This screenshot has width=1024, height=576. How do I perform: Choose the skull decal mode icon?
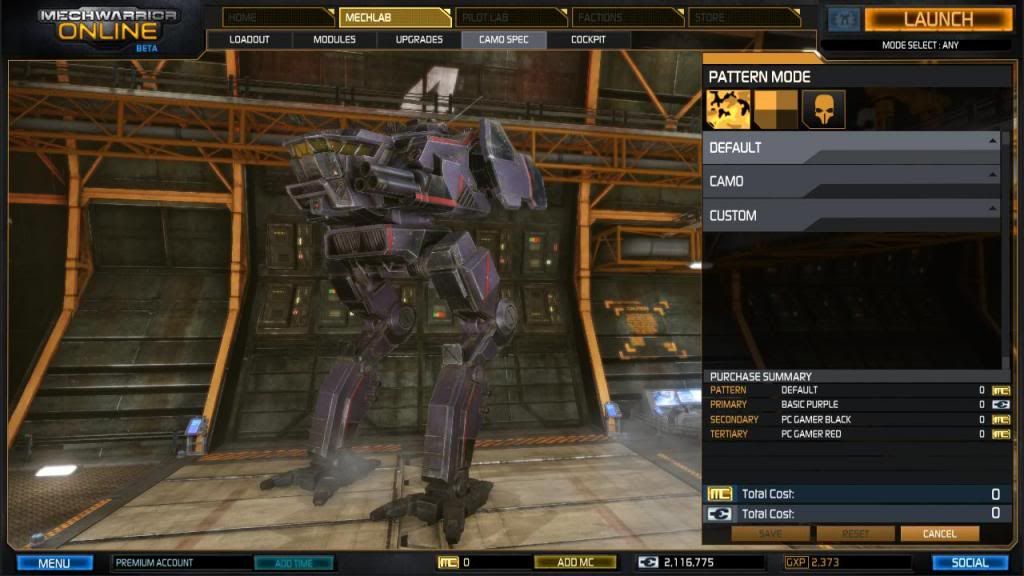coord(823,109)
